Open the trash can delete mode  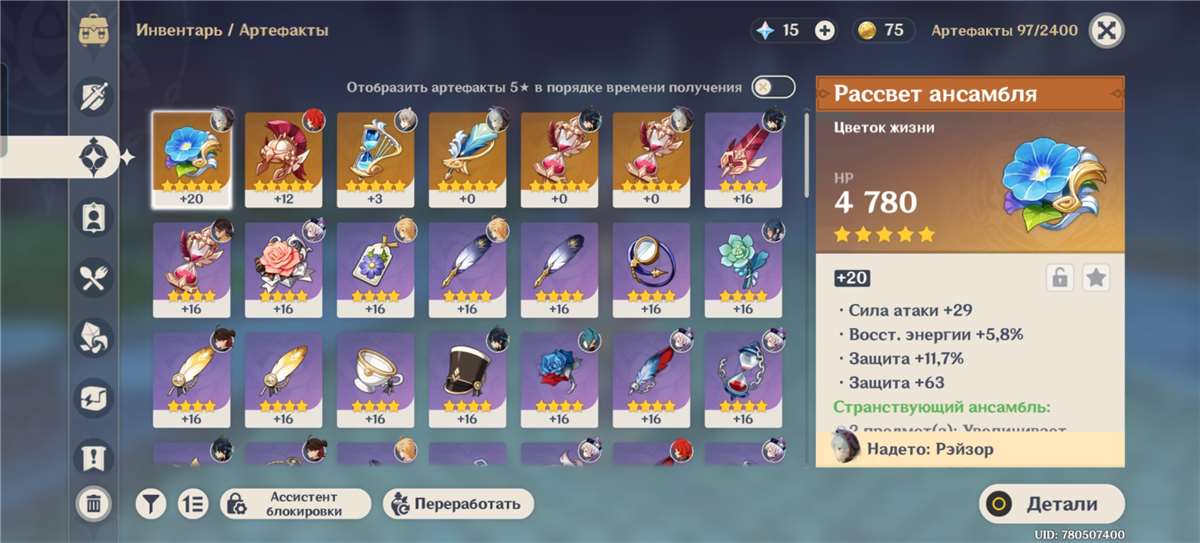click(x=93, y=503)
